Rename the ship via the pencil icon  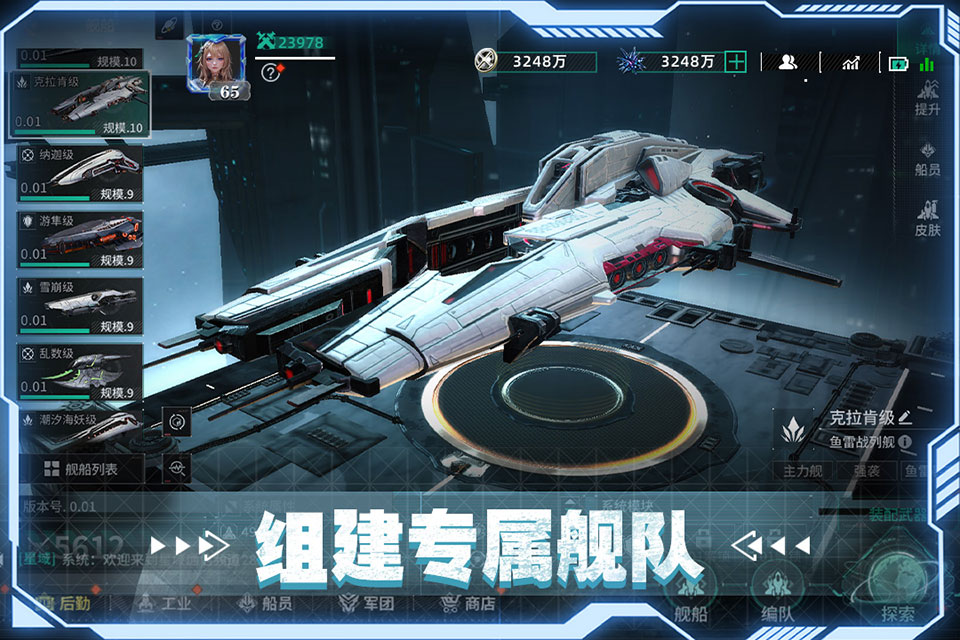tap(905, 417)
